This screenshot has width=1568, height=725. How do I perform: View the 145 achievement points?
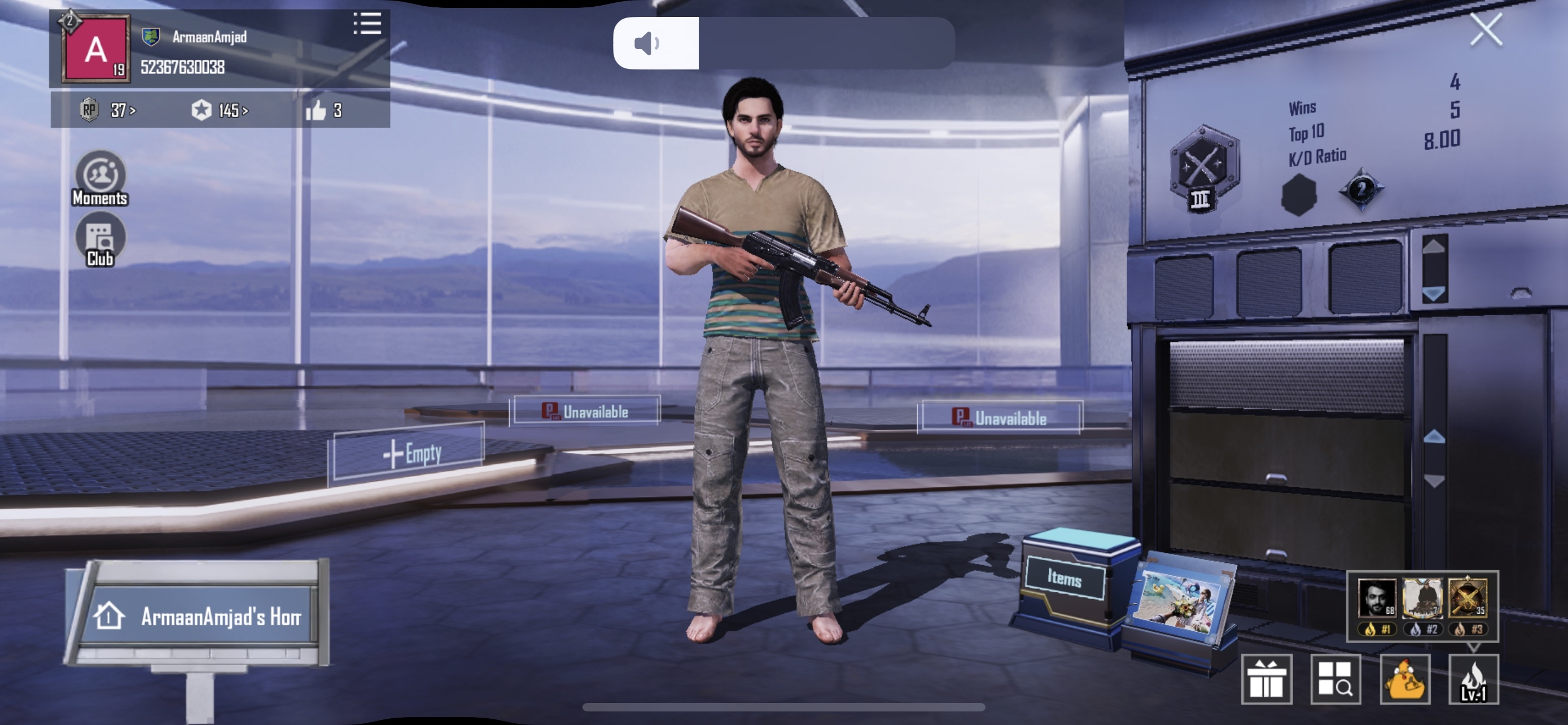click(219, 110)
